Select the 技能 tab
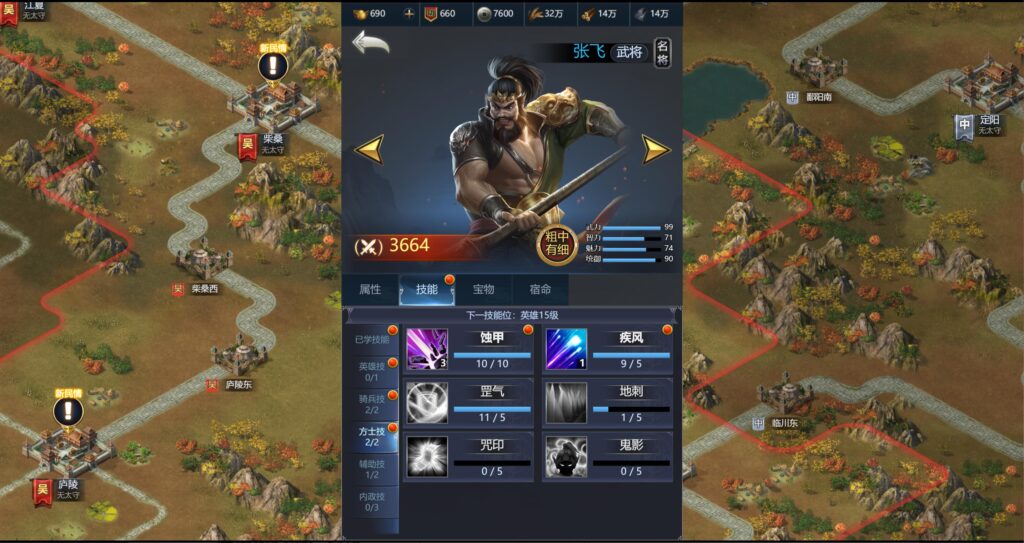Screen dimensions: 1024x543 coord(427,289)
